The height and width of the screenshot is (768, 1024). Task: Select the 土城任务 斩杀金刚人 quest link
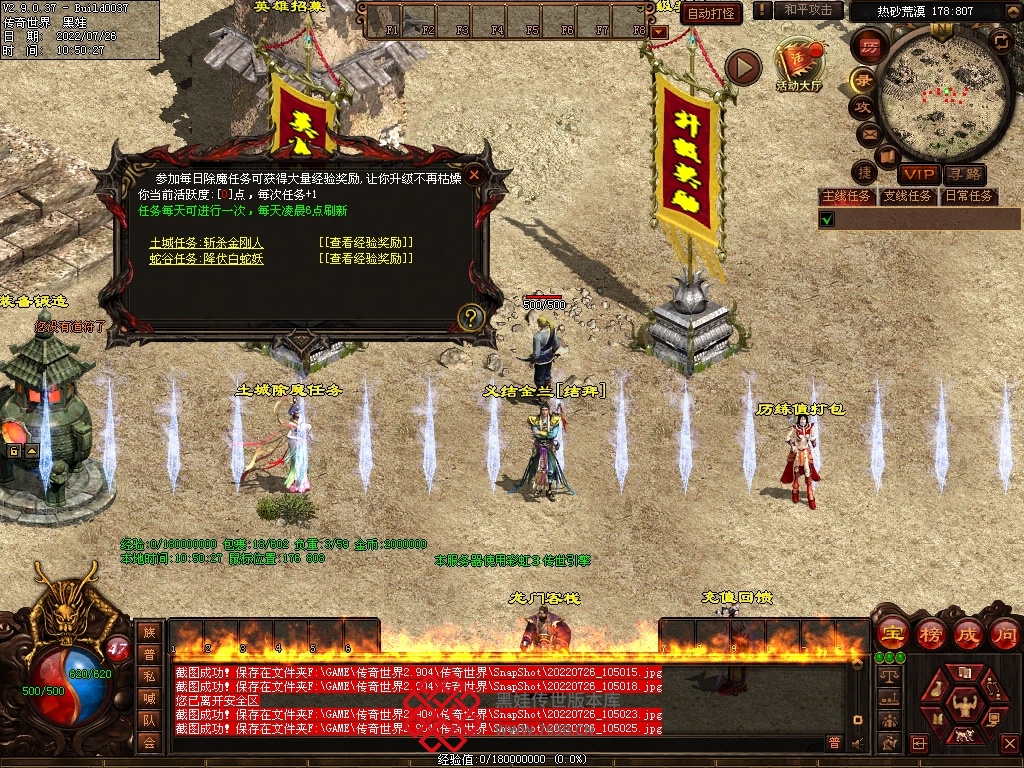207,242
